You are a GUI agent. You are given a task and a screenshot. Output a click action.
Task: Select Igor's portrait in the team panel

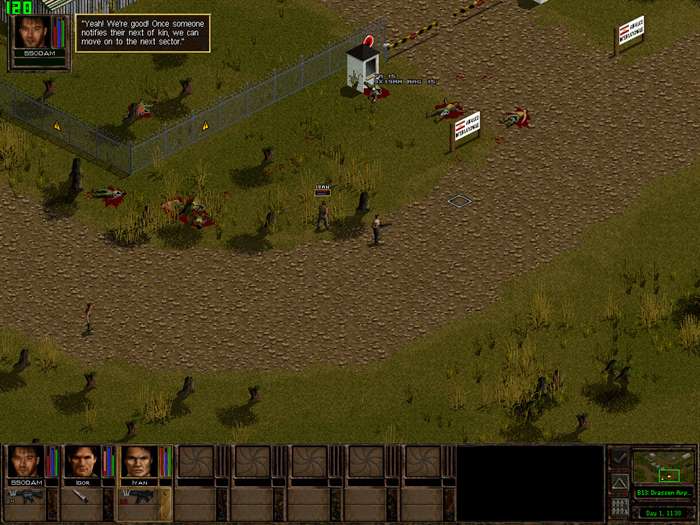click(x=81, y=462)
